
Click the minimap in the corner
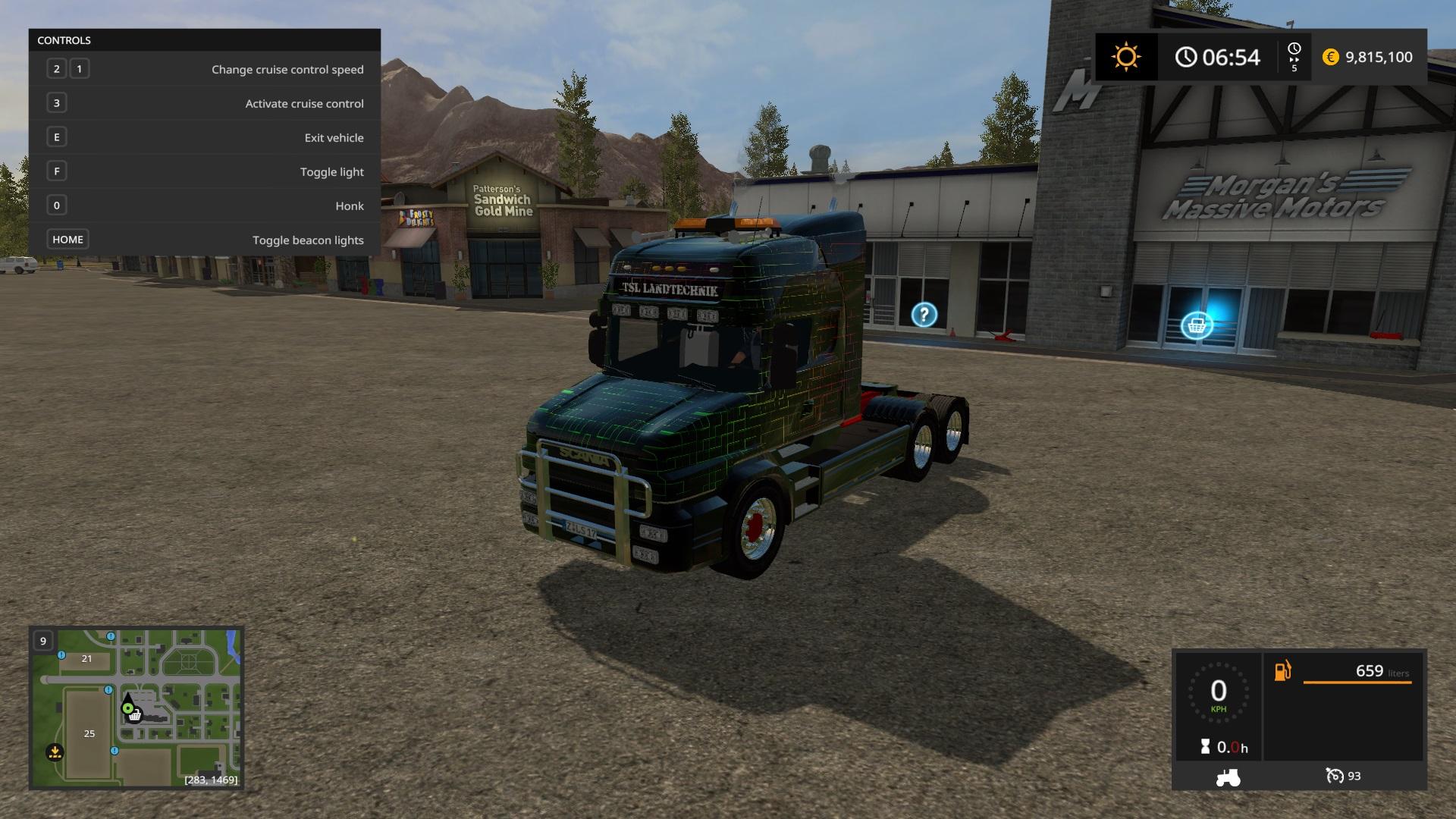point(136,708)
